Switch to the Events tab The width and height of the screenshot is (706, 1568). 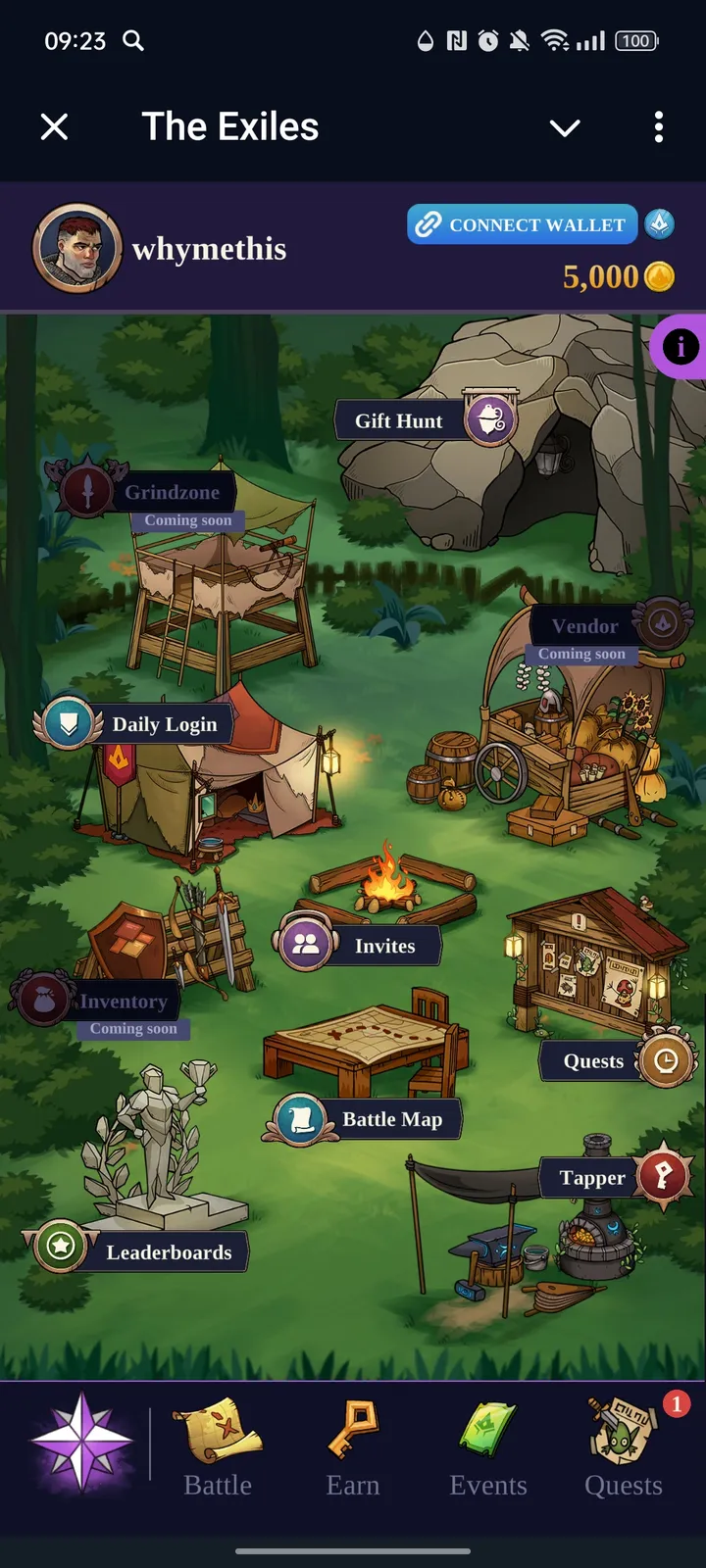(x=488, y=1448)
